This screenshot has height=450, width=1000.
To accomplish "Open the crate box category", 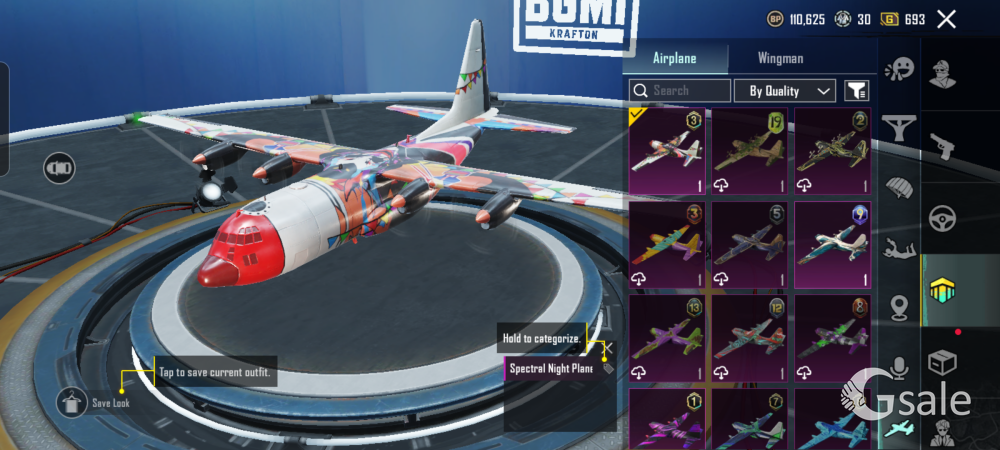I will click(x=940, y=362).
